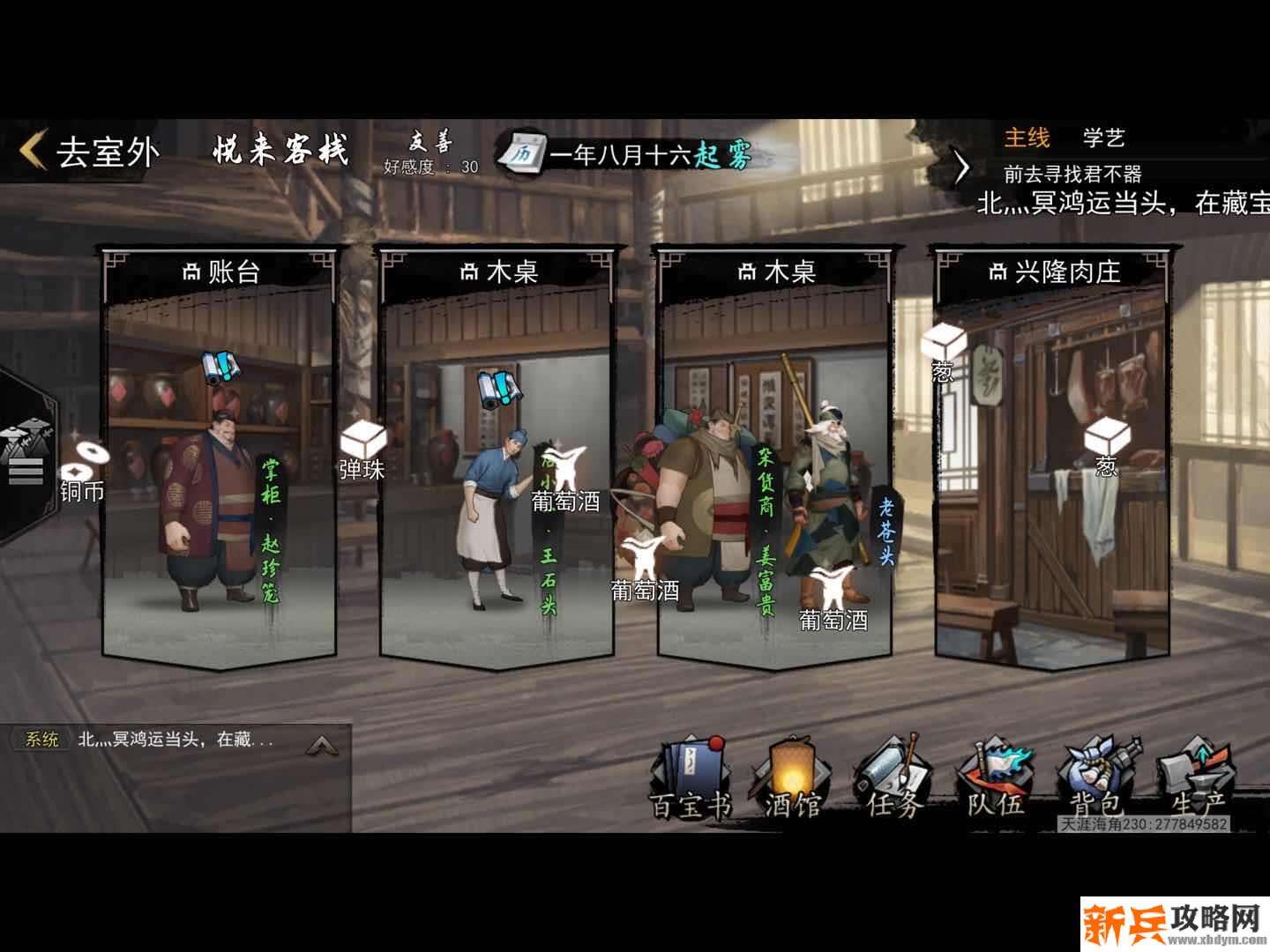1270x952 pixels.
Task: Click 去室外 to go outside
Action: click(x=97, y=148)
